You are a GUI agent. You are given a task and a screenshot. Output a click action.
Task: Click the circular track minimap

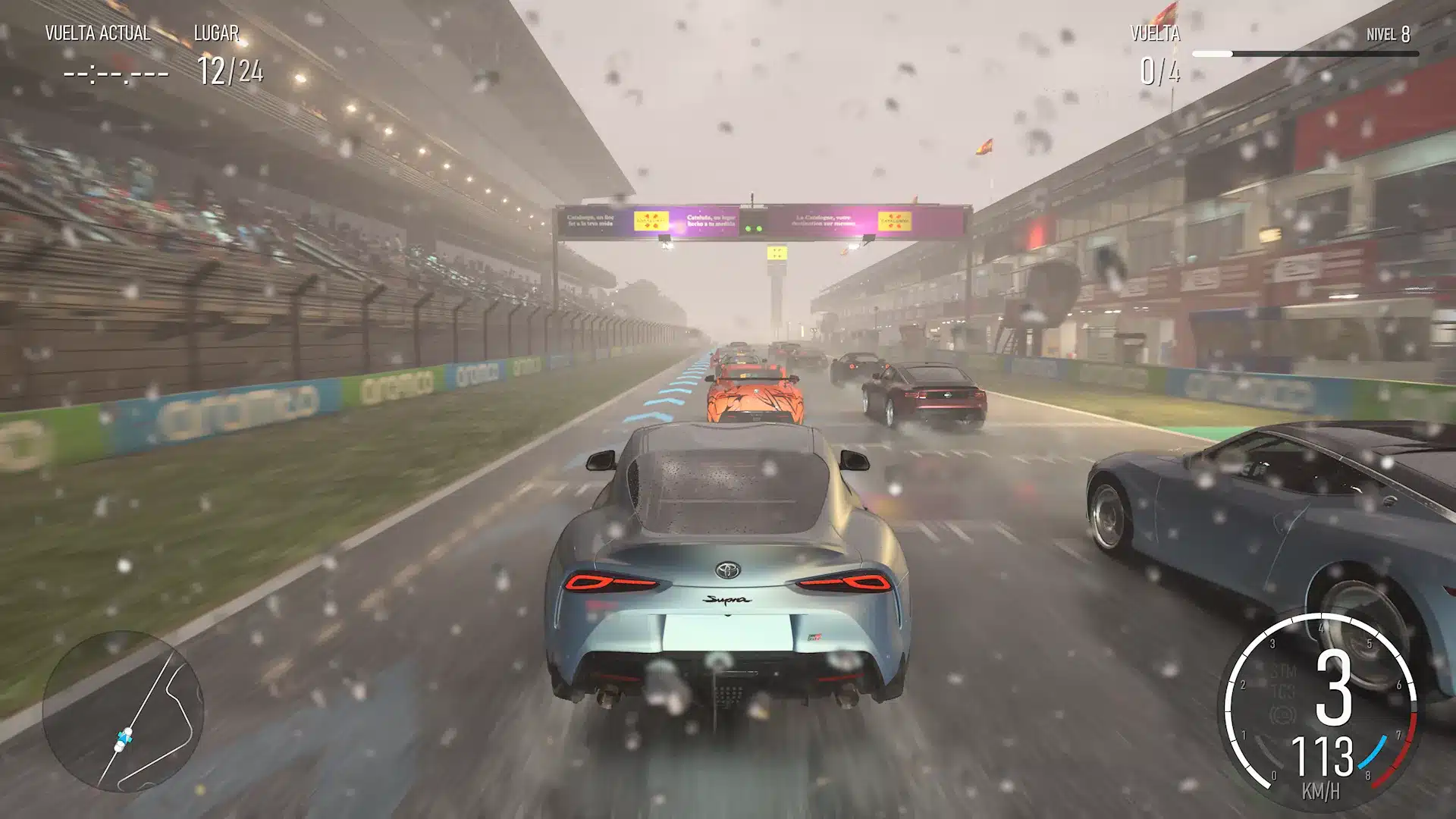pyautogui.click(x=123, y=711)
